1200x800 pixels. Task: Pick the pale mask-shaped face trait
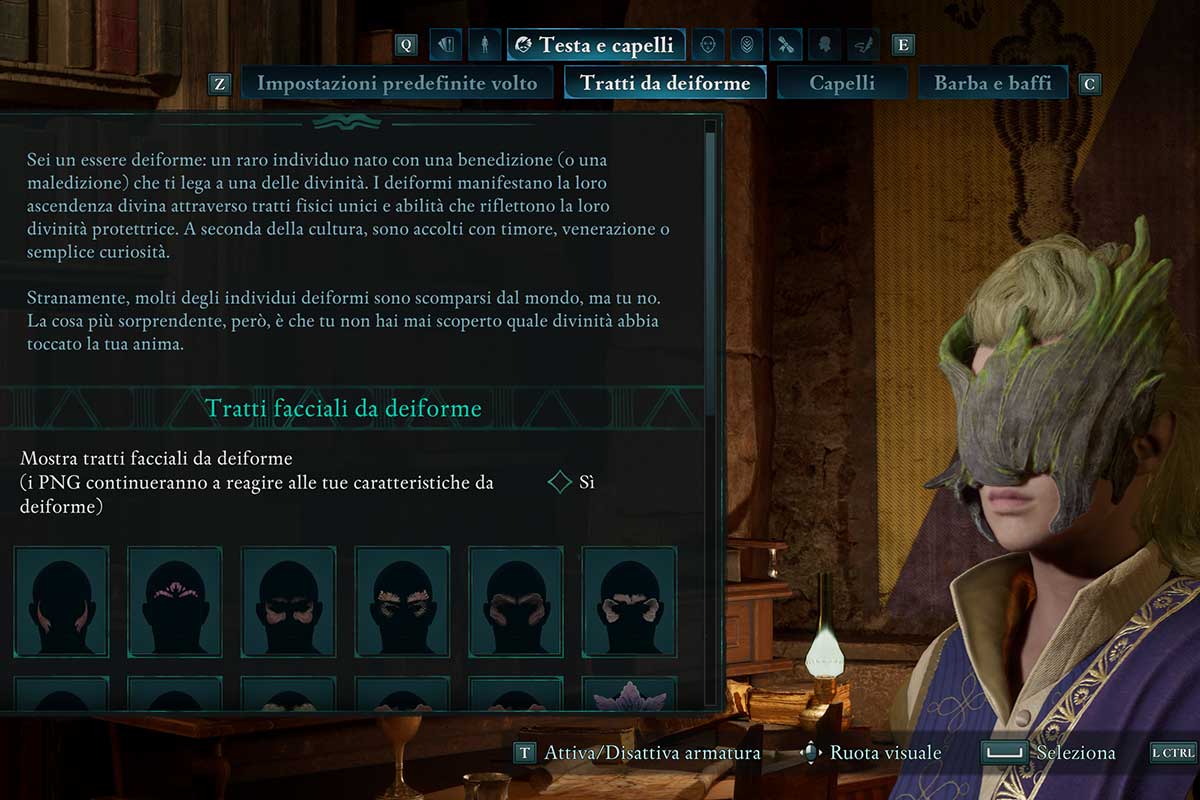[x=629, y=601]
